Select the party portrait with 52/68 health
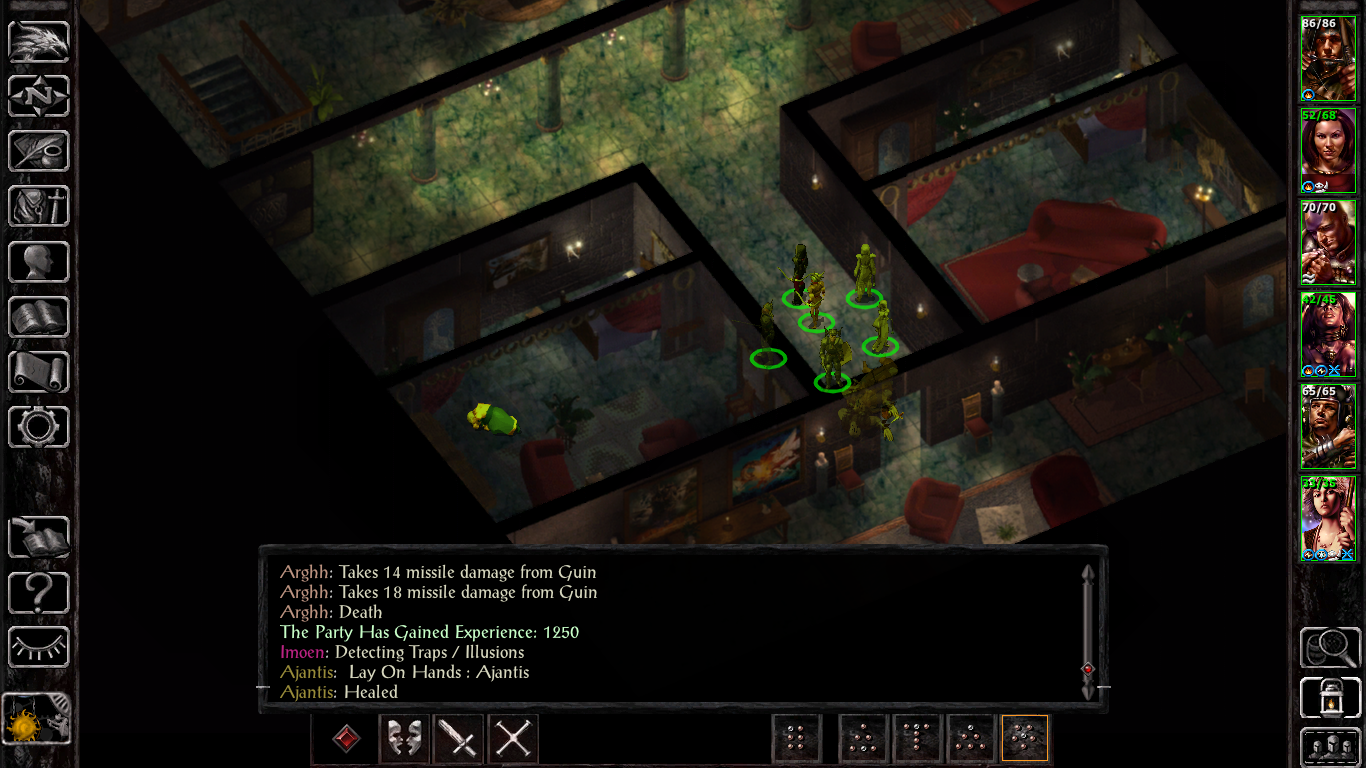Image resolution: width=1366 pixels, height=768 pixels. coord(1327,150)
